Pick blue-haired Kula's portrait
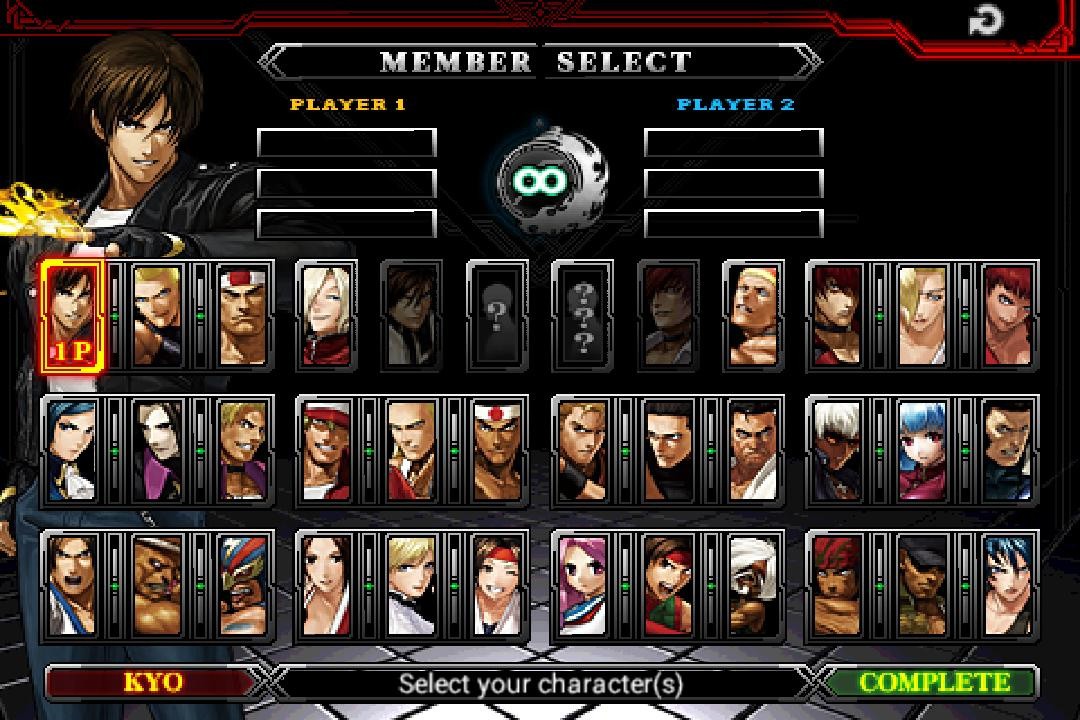The height and width of the screenshot is (720, 1080). click(922, 451)
